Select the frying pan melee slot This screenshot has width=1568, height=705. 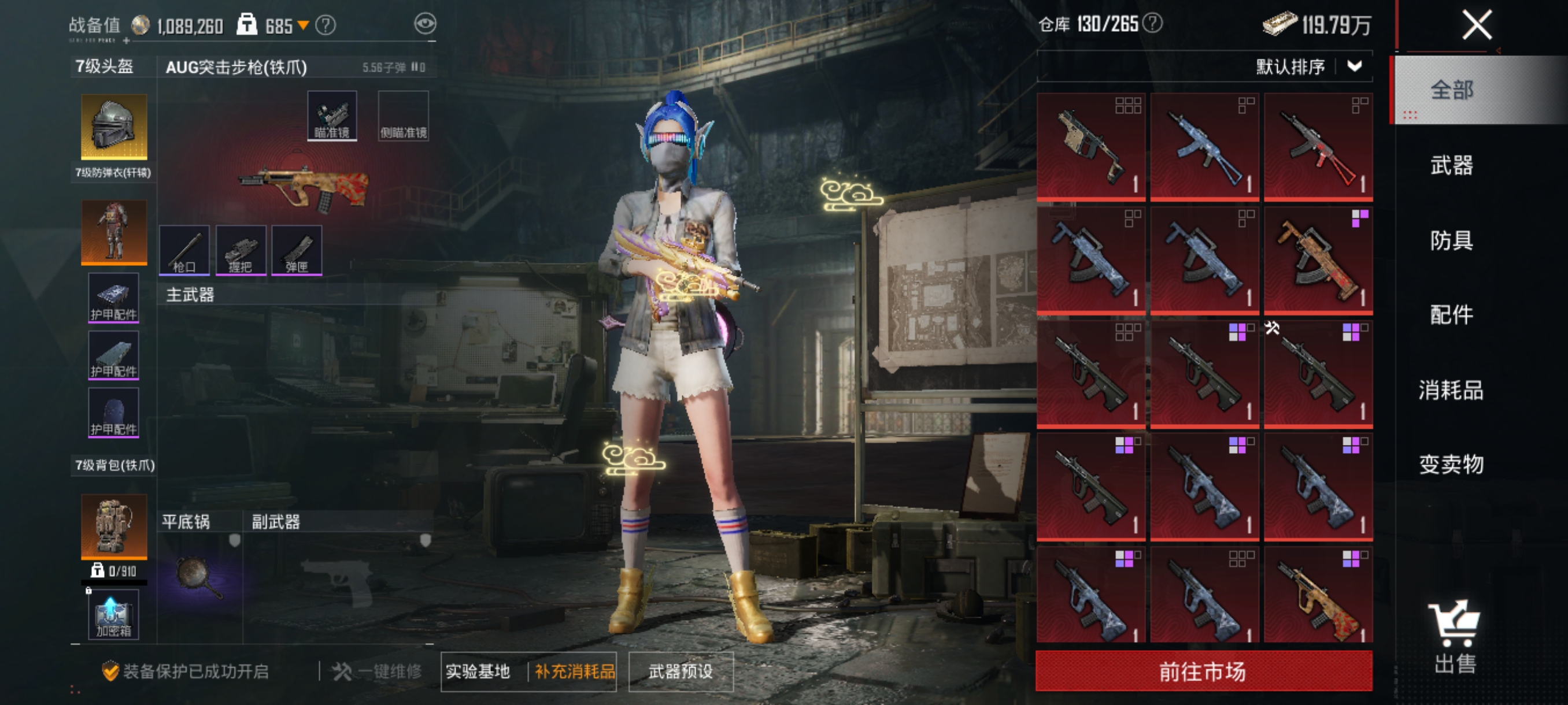pos(198,577)
